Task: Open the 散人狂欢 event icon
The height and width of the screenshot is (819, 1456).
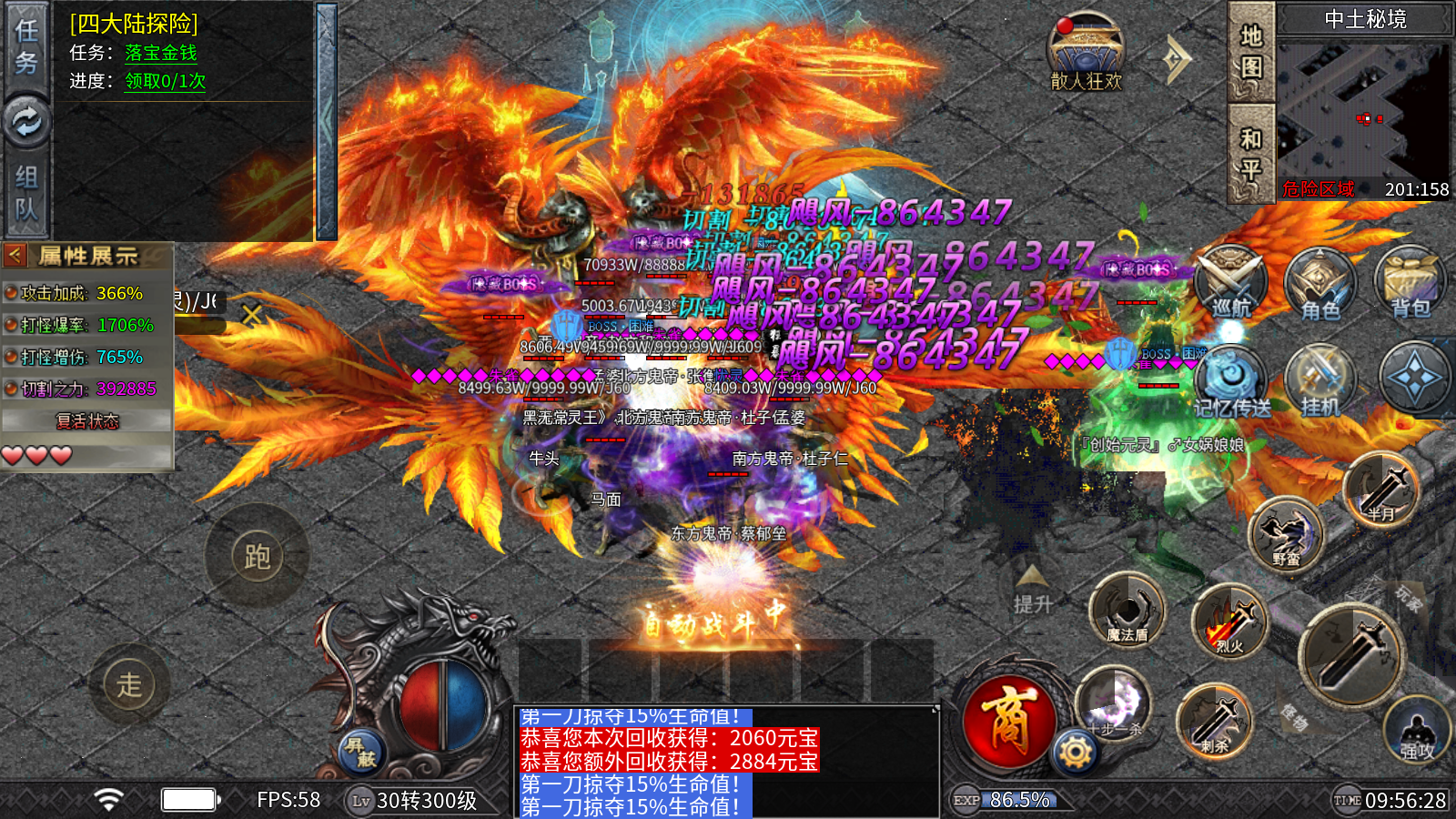Action: [x=1086, y=53]
